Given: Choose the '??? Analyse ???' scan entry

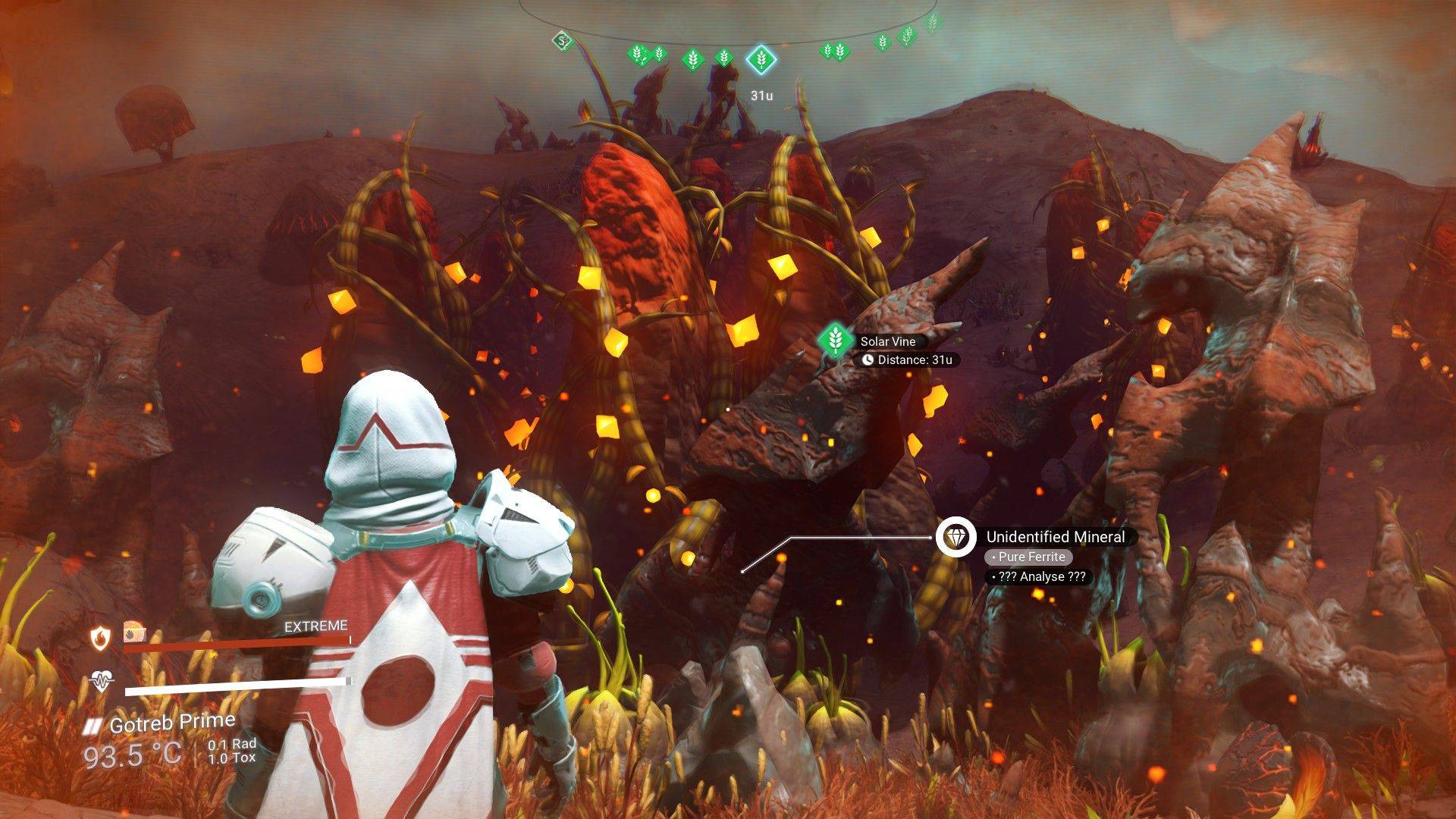Looking at the screenshot, I should pyautogui.click(x=1038, y=576).
